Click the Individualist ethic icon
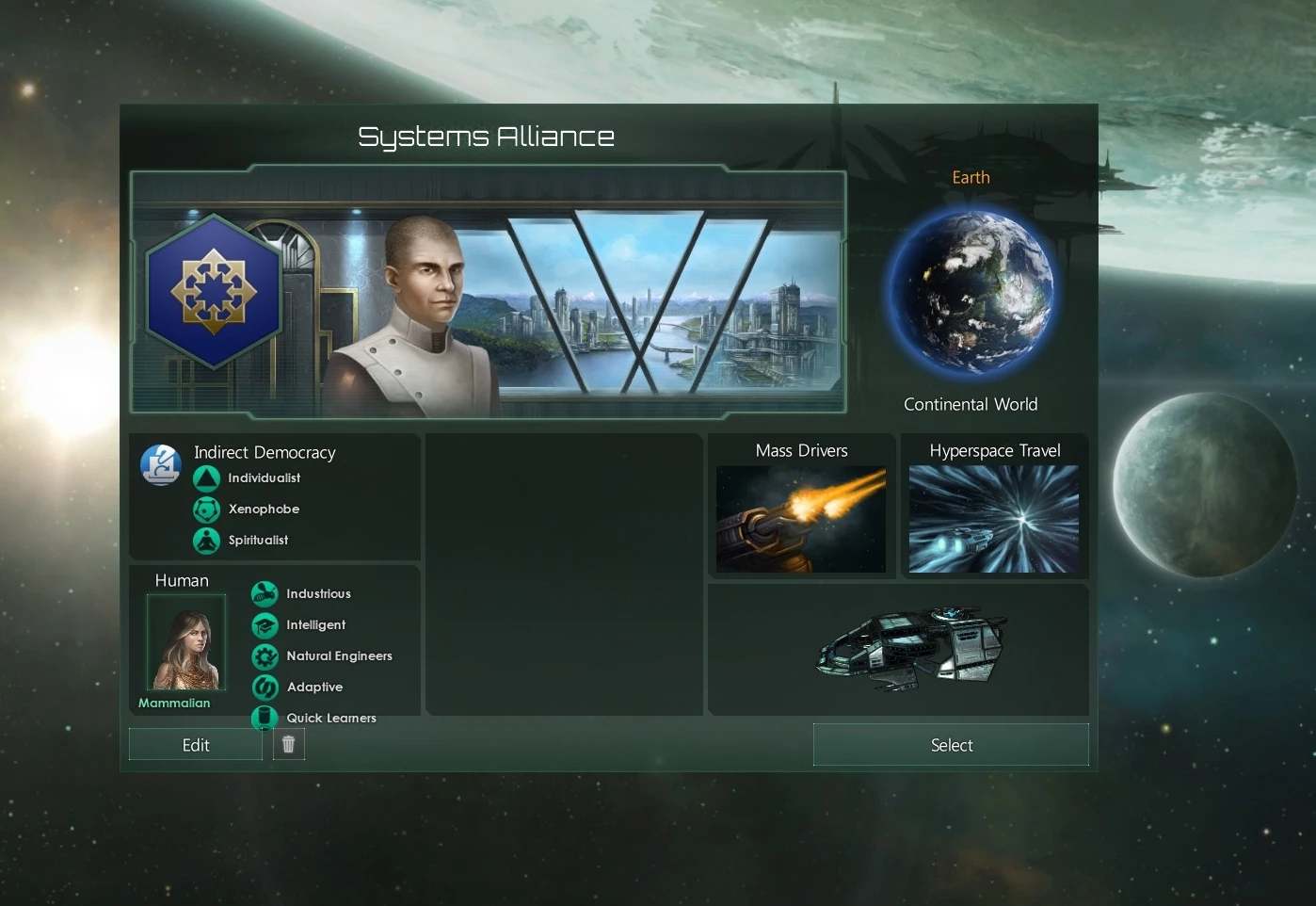 [x=206, y=478]
